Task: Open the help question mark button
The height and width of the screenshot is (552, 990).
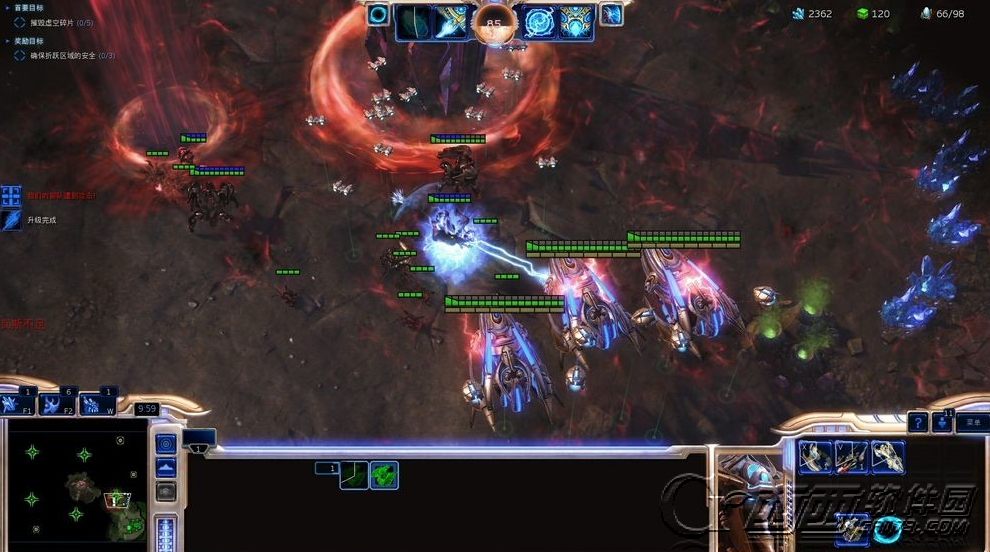Action: [x=917, y=422]
